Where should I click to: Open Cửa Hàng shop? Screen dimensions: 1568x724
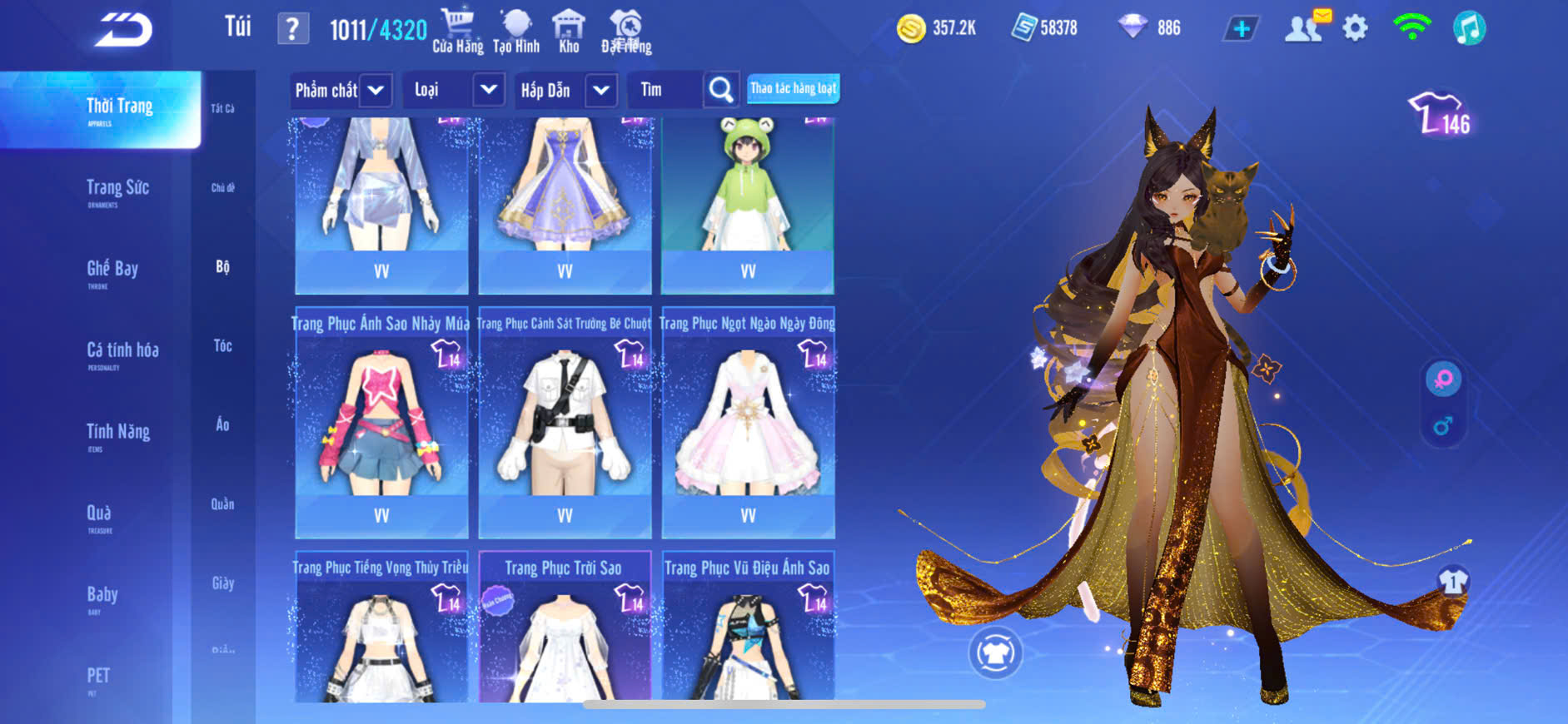[457, 32]
